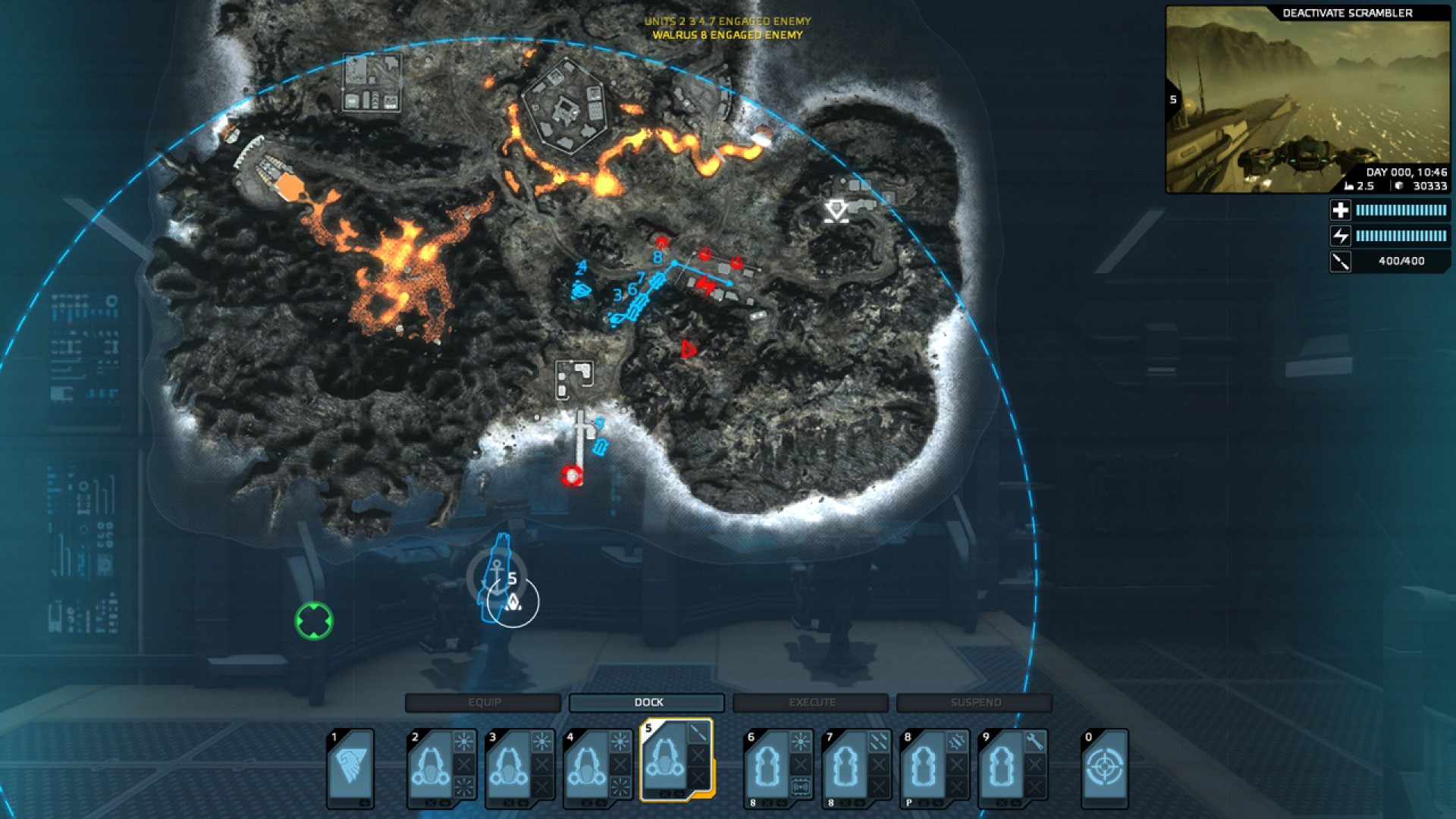Click the energy lightning bolt icon
This screenshot has height=819, width=1456.
click(x=1341, y=237)
